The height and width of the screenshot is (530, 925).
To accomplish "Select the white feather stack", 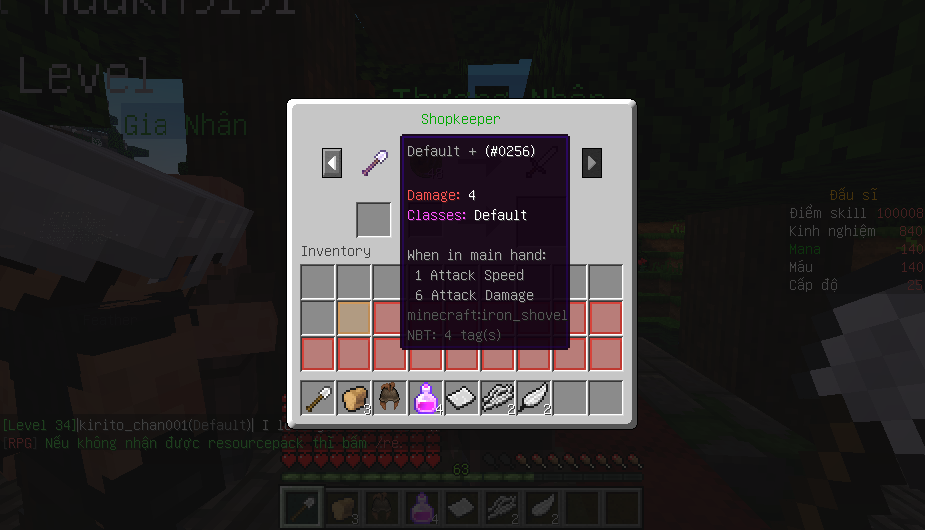I will (x=534, y=398).
